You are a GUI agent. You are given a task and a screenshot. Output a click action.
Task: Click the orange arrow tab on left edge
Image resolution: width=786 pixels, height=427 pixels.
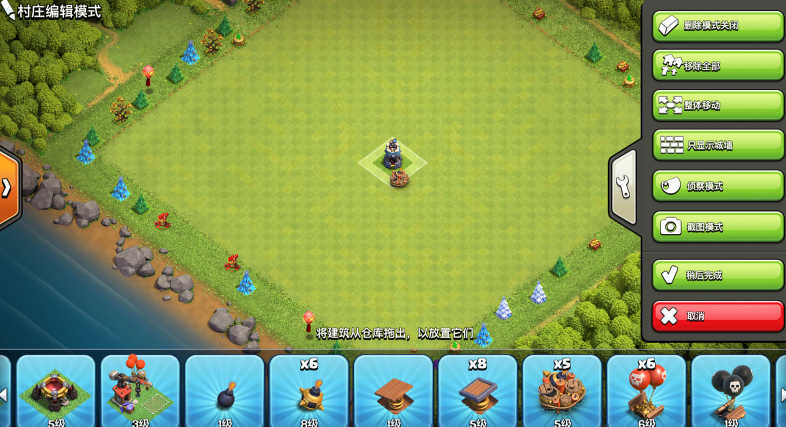point(8,187)
